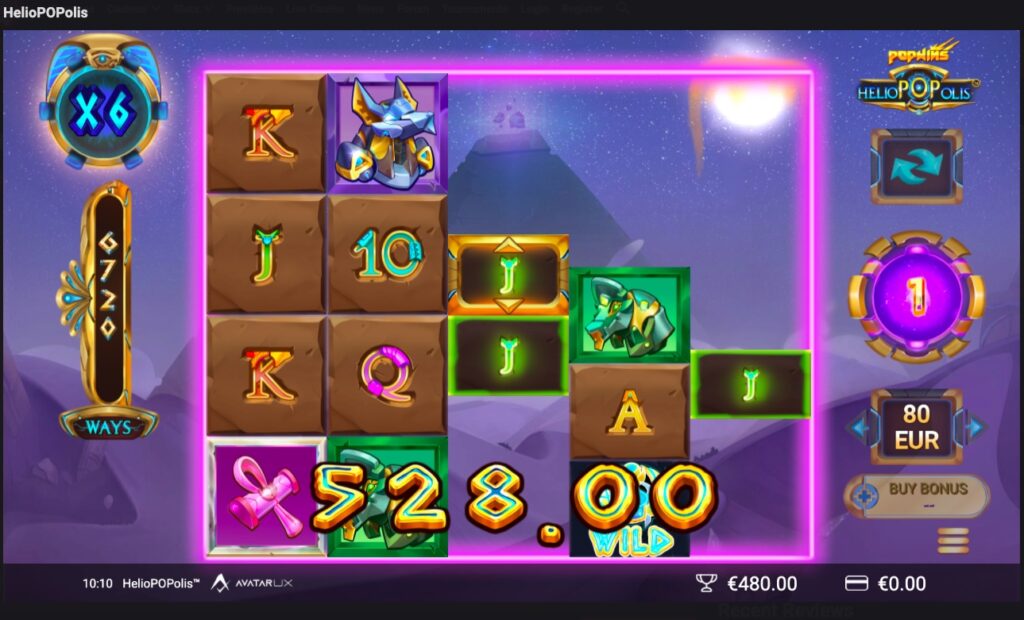Decrease the 80 EUR bet
Screen dimensions: 1024x620
coord(858,428)
